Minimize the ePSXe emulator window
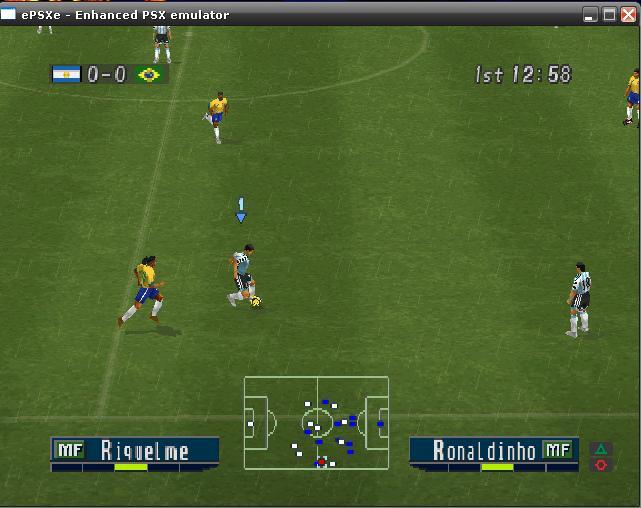The height and width of the screenshot is (508, 641). (x=591, y=15)
